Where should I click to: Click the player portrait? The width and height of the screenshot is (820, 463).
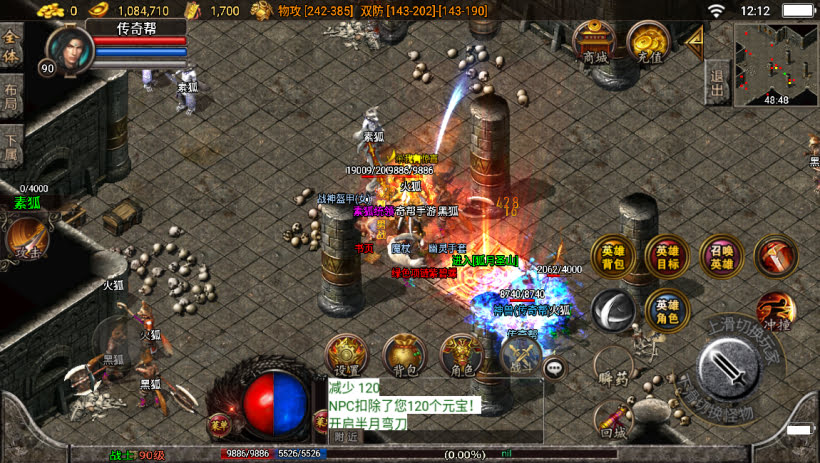click(66, 49)
